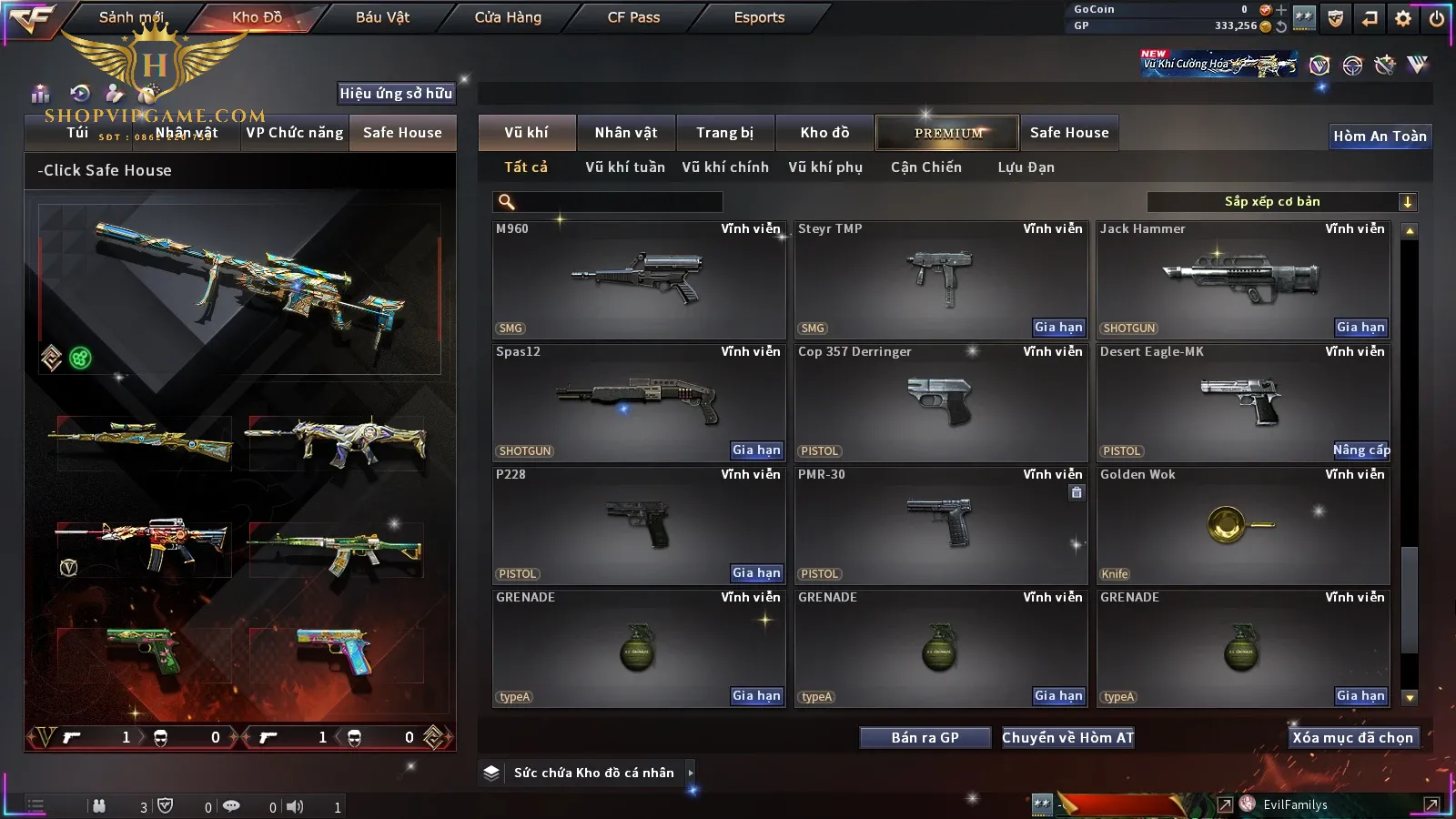Open the Cửa Hàng shop menu

508,17
